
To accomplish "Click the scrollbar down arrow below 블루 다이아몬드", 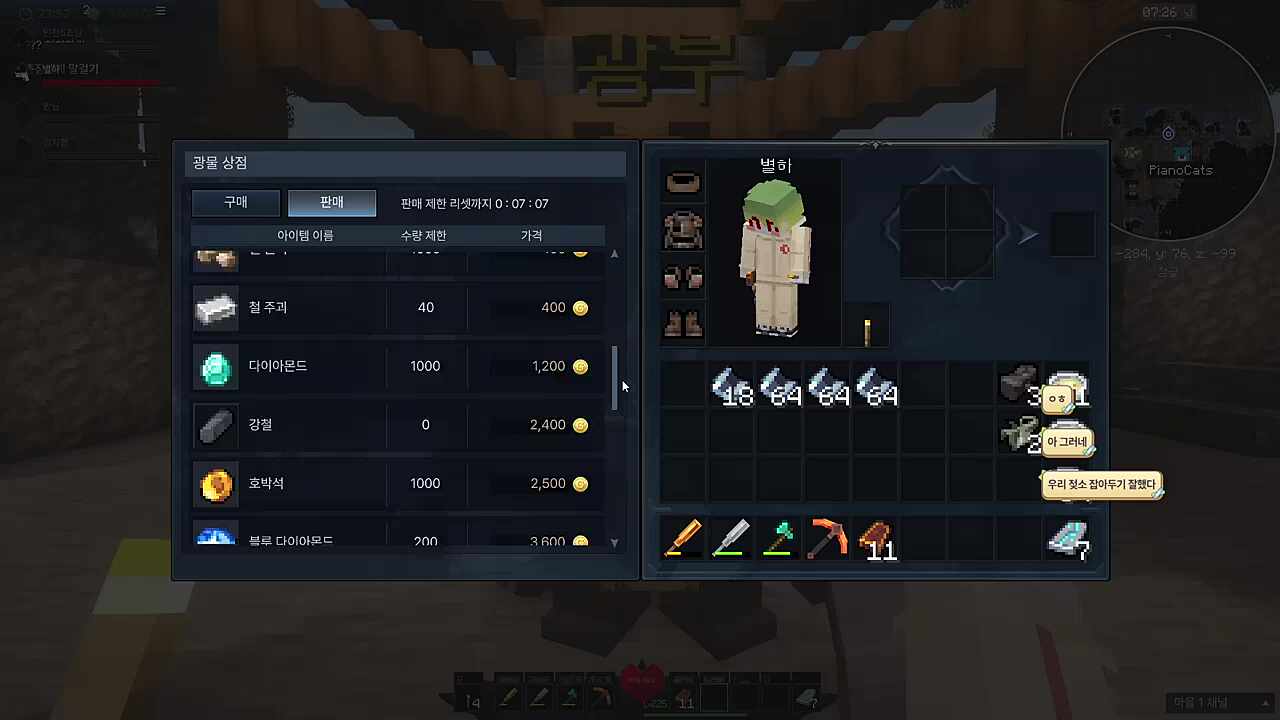I will (614, 542).
